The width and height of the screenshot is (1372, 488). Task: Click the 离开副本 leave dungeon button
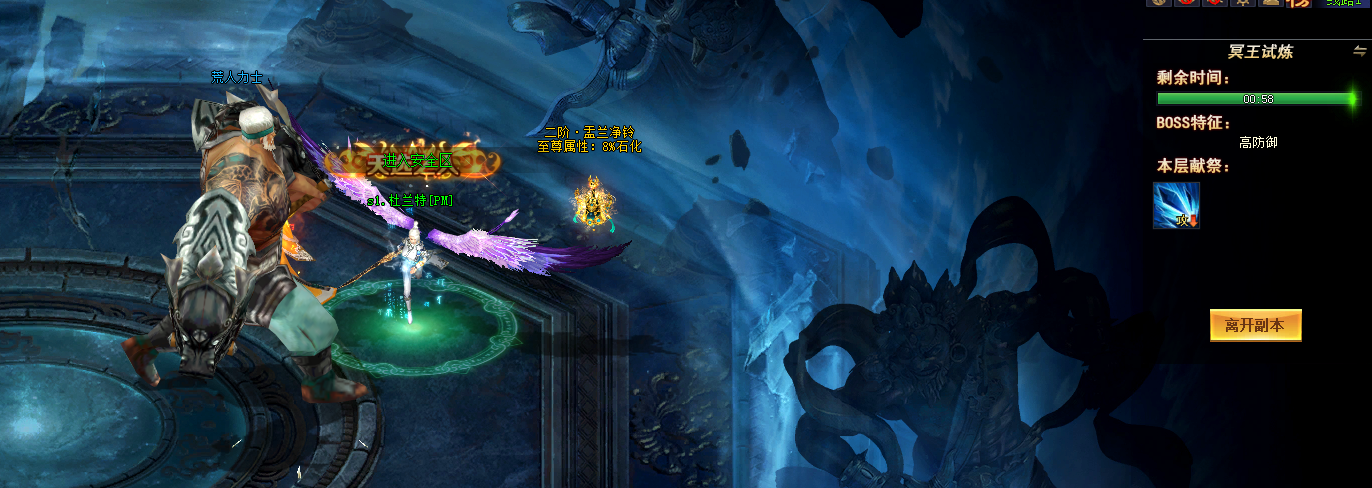1255,325
